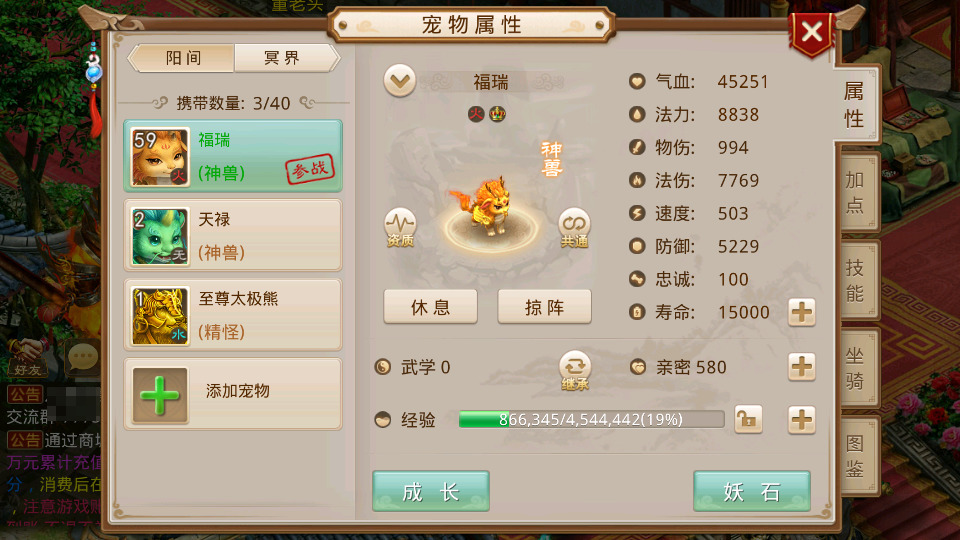Add experience with the 经验 plus button
The width and height of the screenshot is (960, 540).
coord(802,420)
